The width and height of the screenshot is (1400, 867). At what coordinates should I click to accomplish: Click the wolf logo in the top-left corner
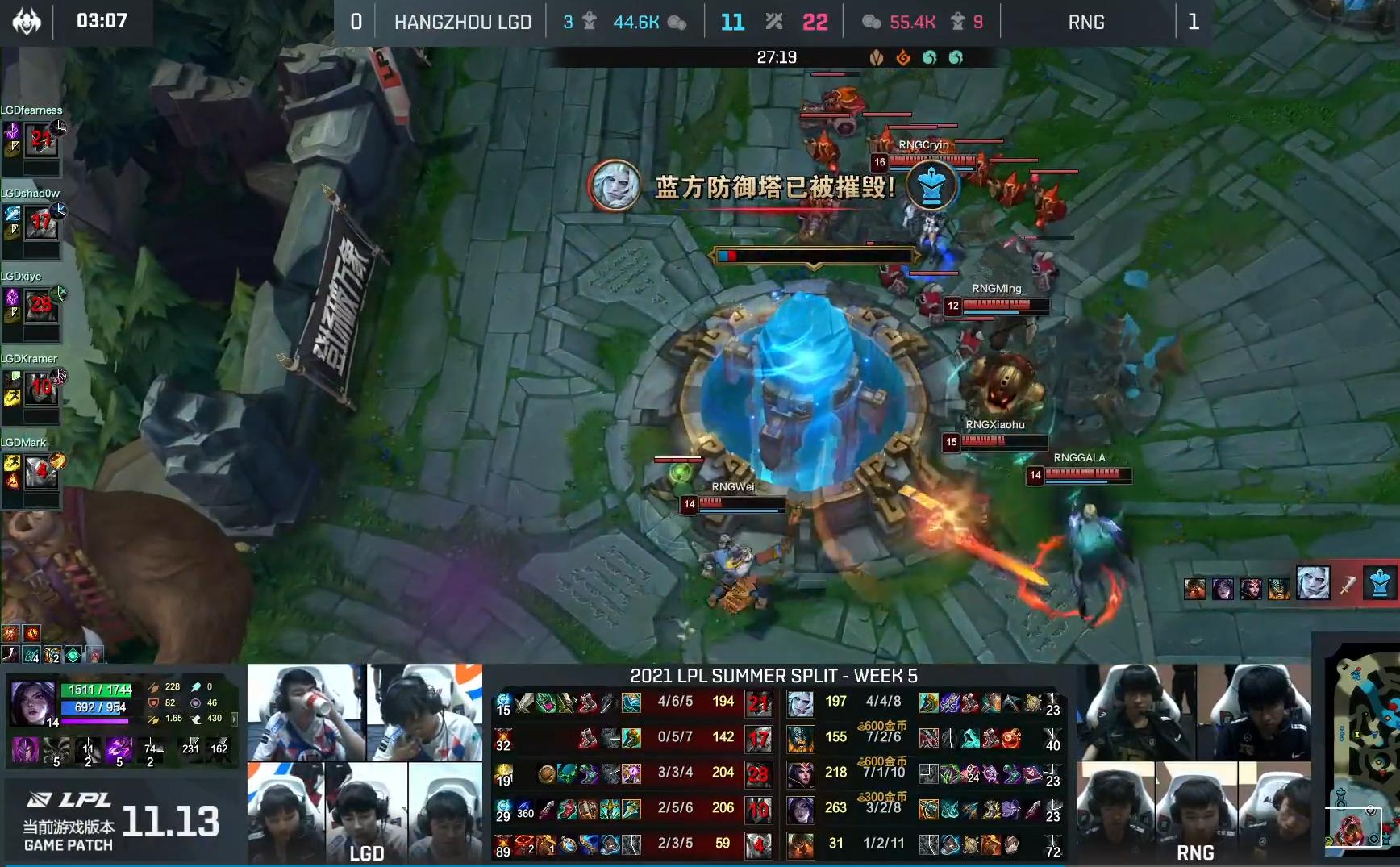[x=27, y=21]
